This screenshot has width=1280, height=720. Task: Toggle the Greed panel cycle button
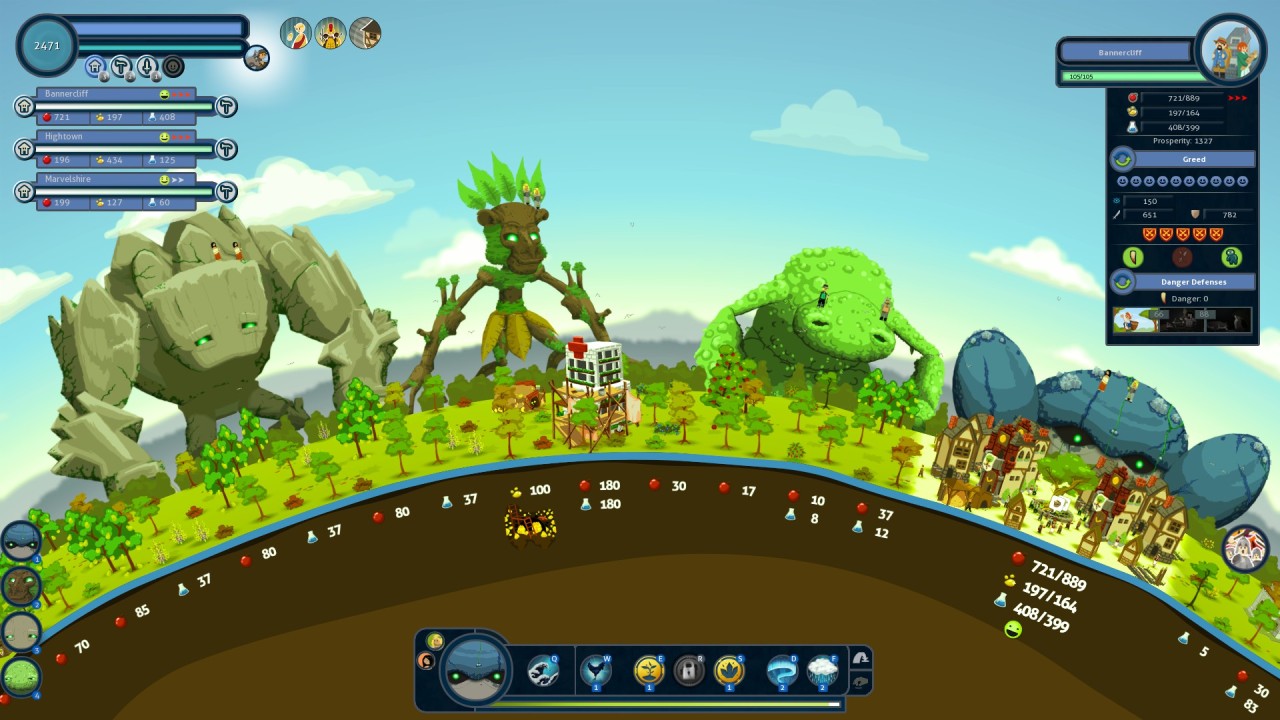[1122, 159]
